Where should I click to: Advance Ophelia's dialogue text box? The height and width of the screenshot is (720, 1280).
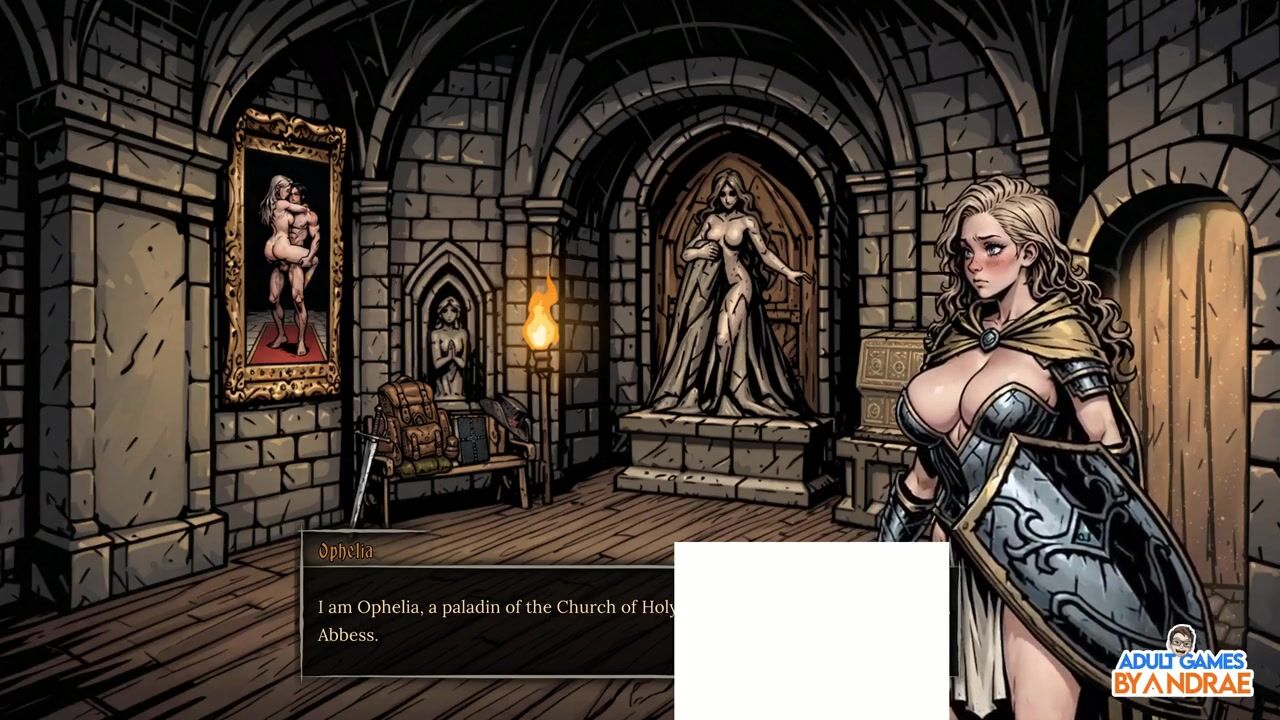coord(490,620)
